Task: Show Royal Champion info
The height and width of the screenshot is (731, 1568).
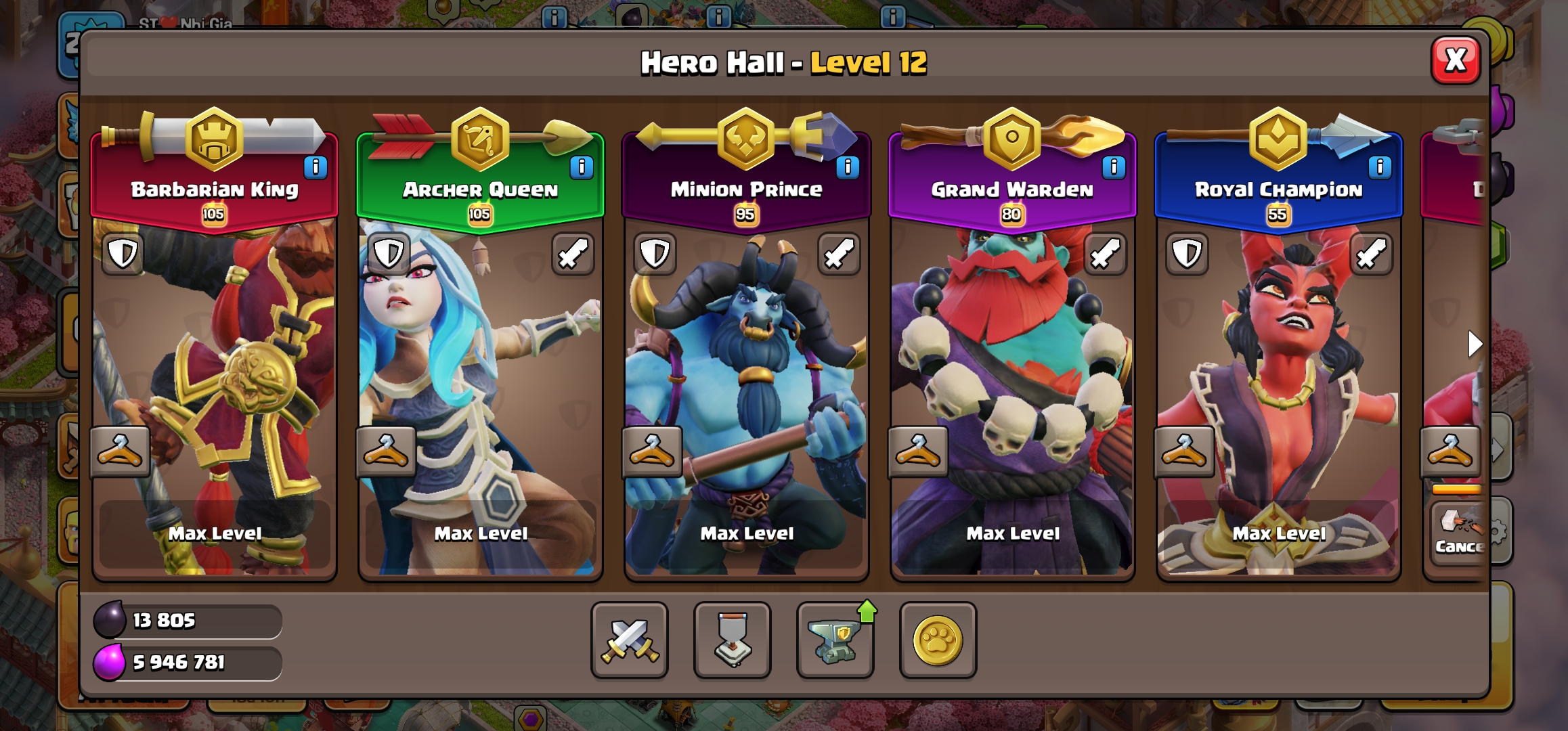Action: coord(1379,167)
